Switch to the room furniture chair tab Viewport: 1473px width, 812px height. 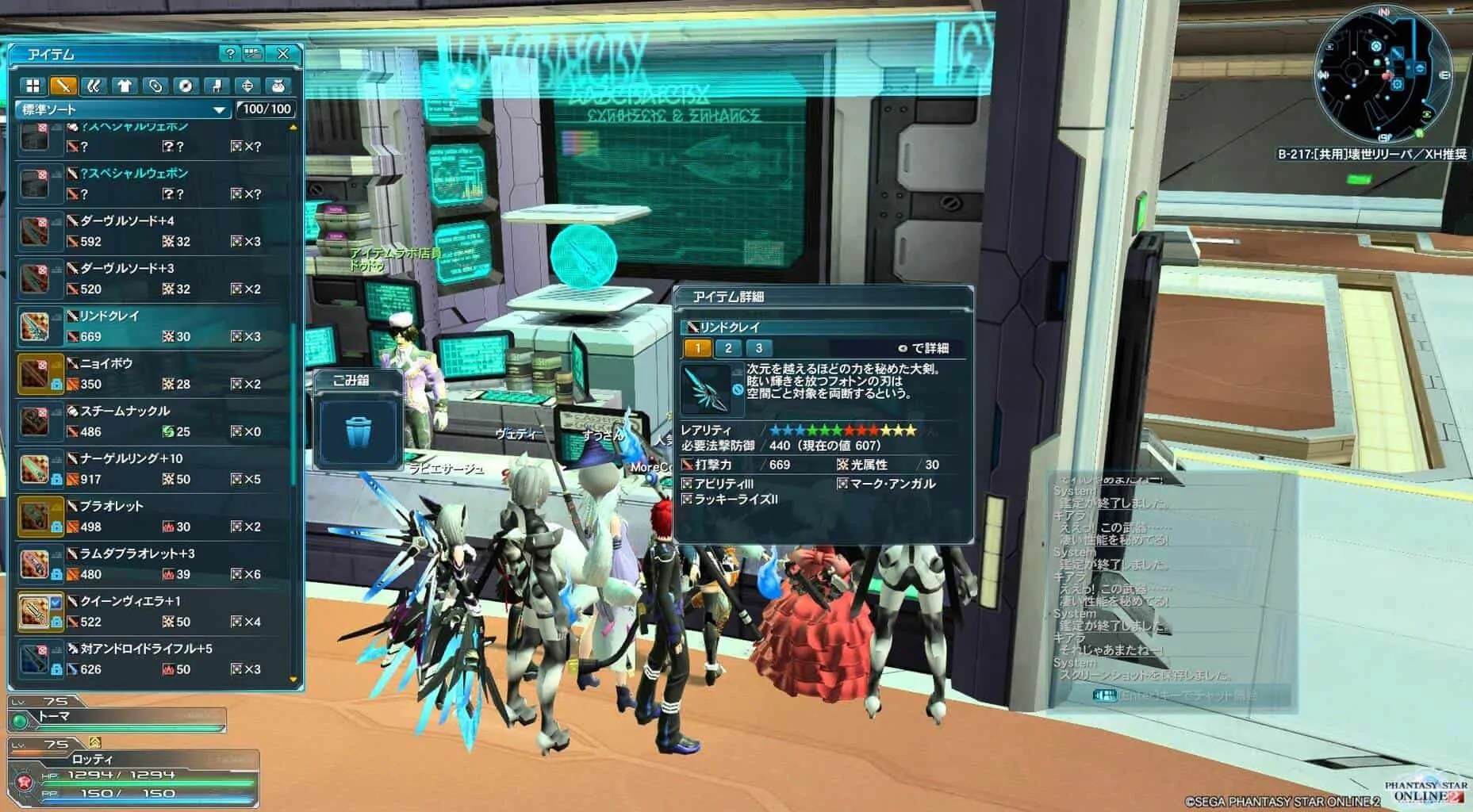tap(217, 86)
